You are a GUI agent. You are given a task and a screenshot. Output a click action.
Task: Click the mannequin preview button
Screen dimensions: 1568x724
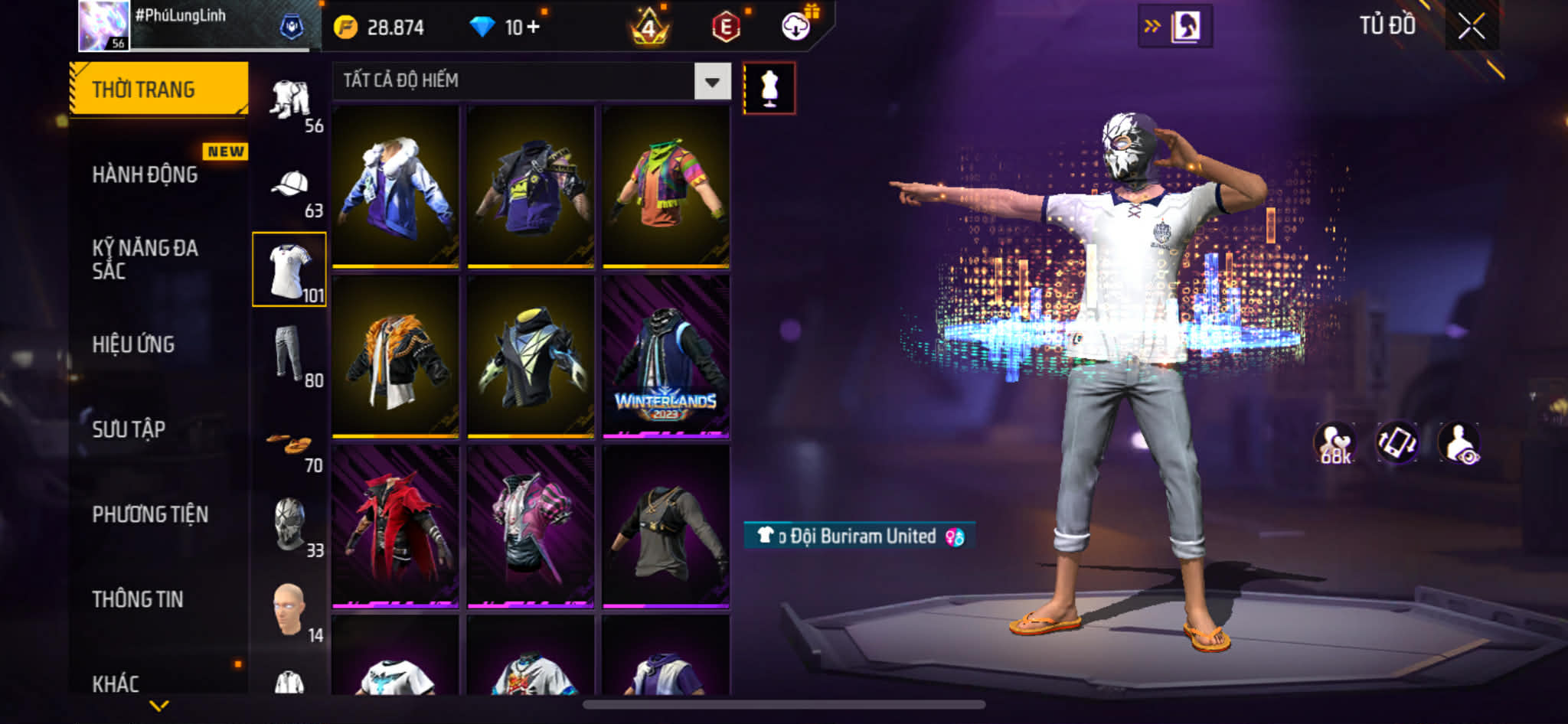point(769,89)
